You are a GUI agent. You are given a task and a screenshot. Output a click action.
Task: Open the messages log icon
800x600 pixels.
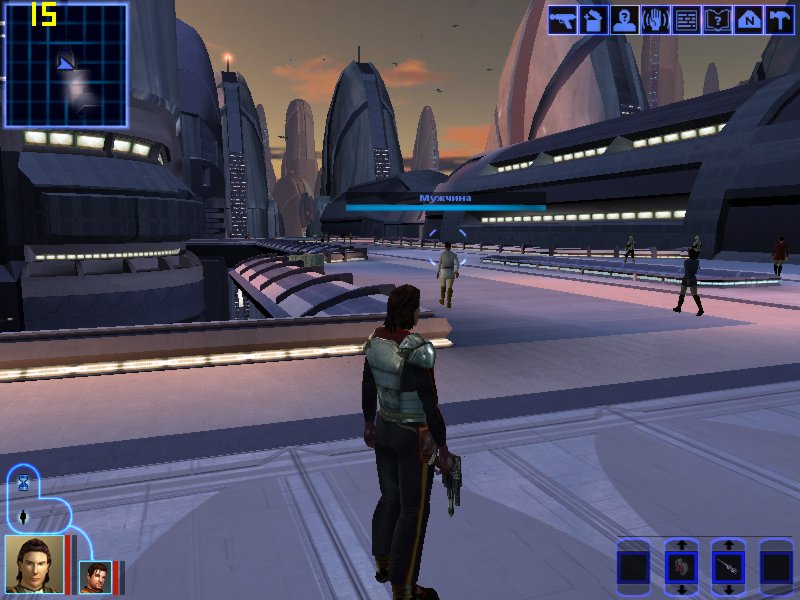(x=686, y=20)
